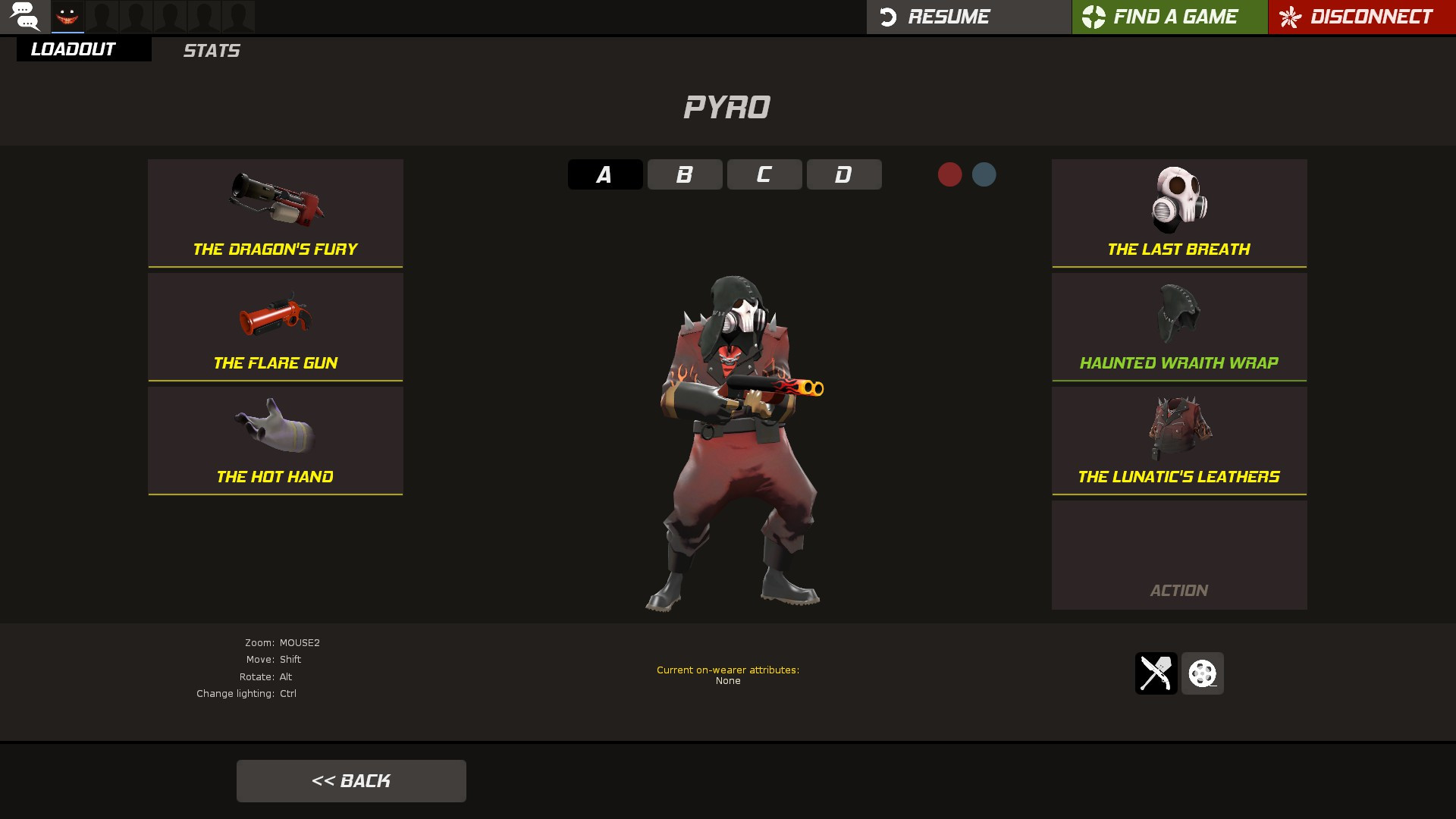Select The Dragon's Fury weapon slot
The image size is (1456, 819).
click(x=275, y=212)
